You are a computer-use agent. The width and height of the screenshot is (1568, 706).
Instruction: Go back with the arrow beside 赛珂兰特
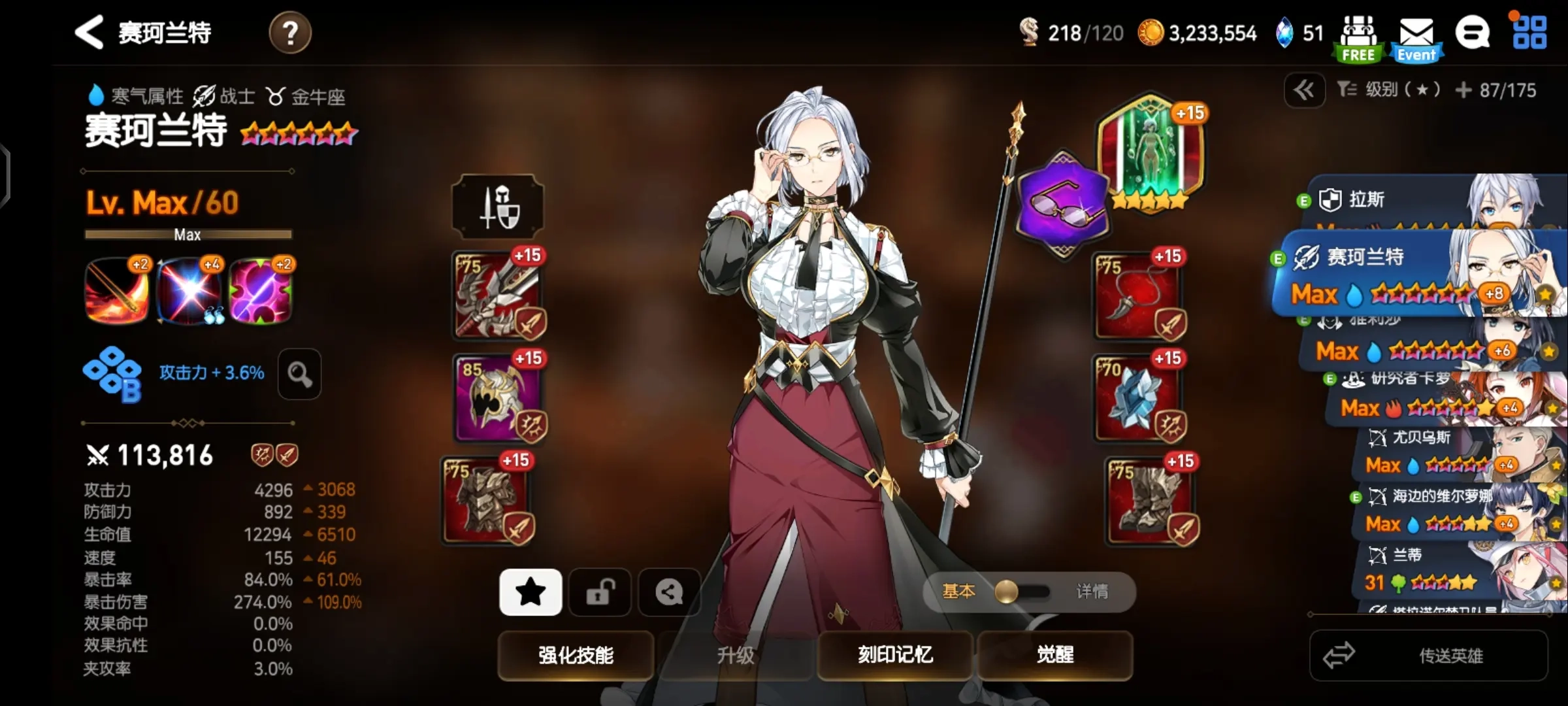(89, 32)
